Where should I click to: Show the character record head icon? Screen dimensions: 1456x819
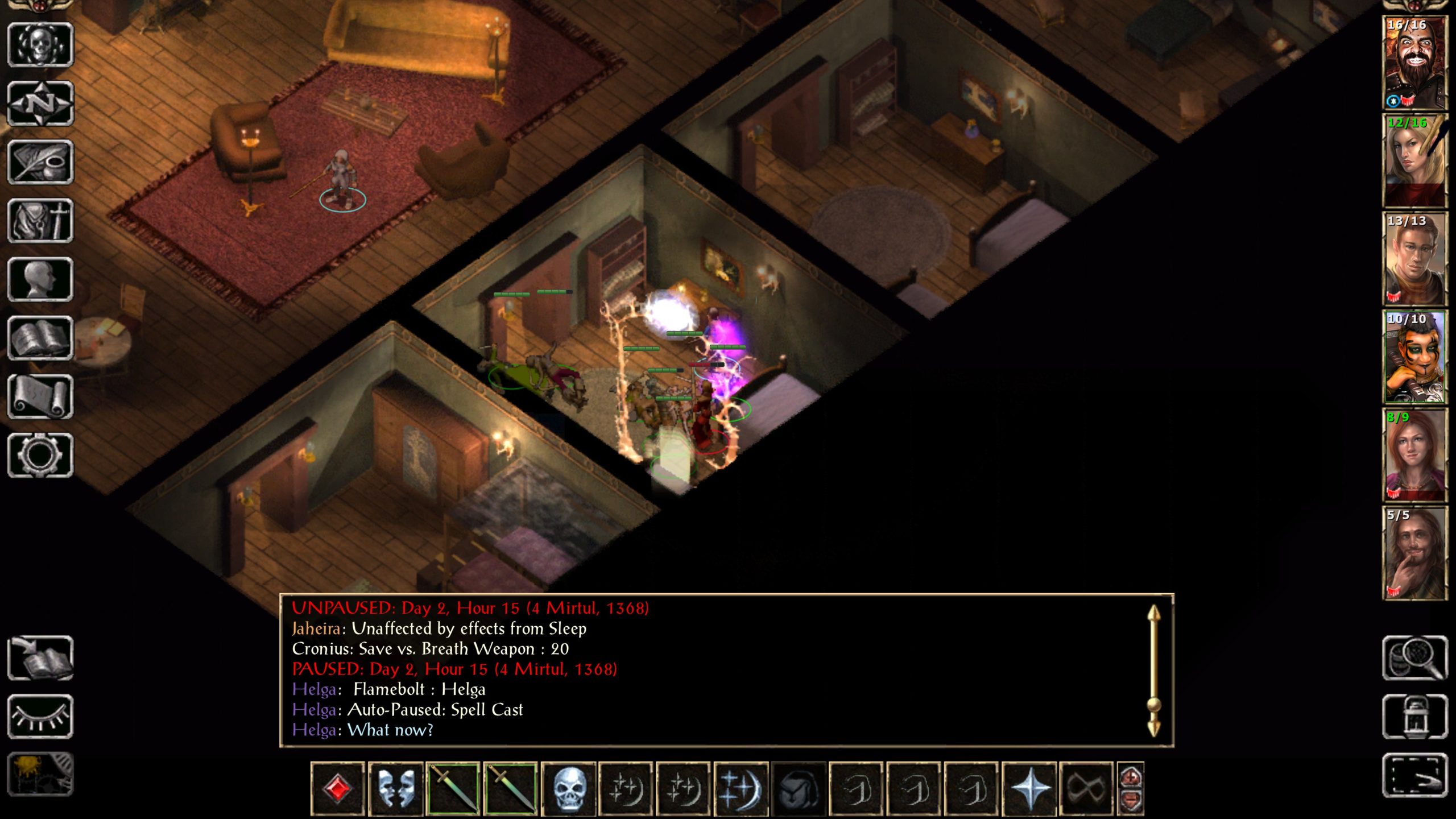[40, 279]
